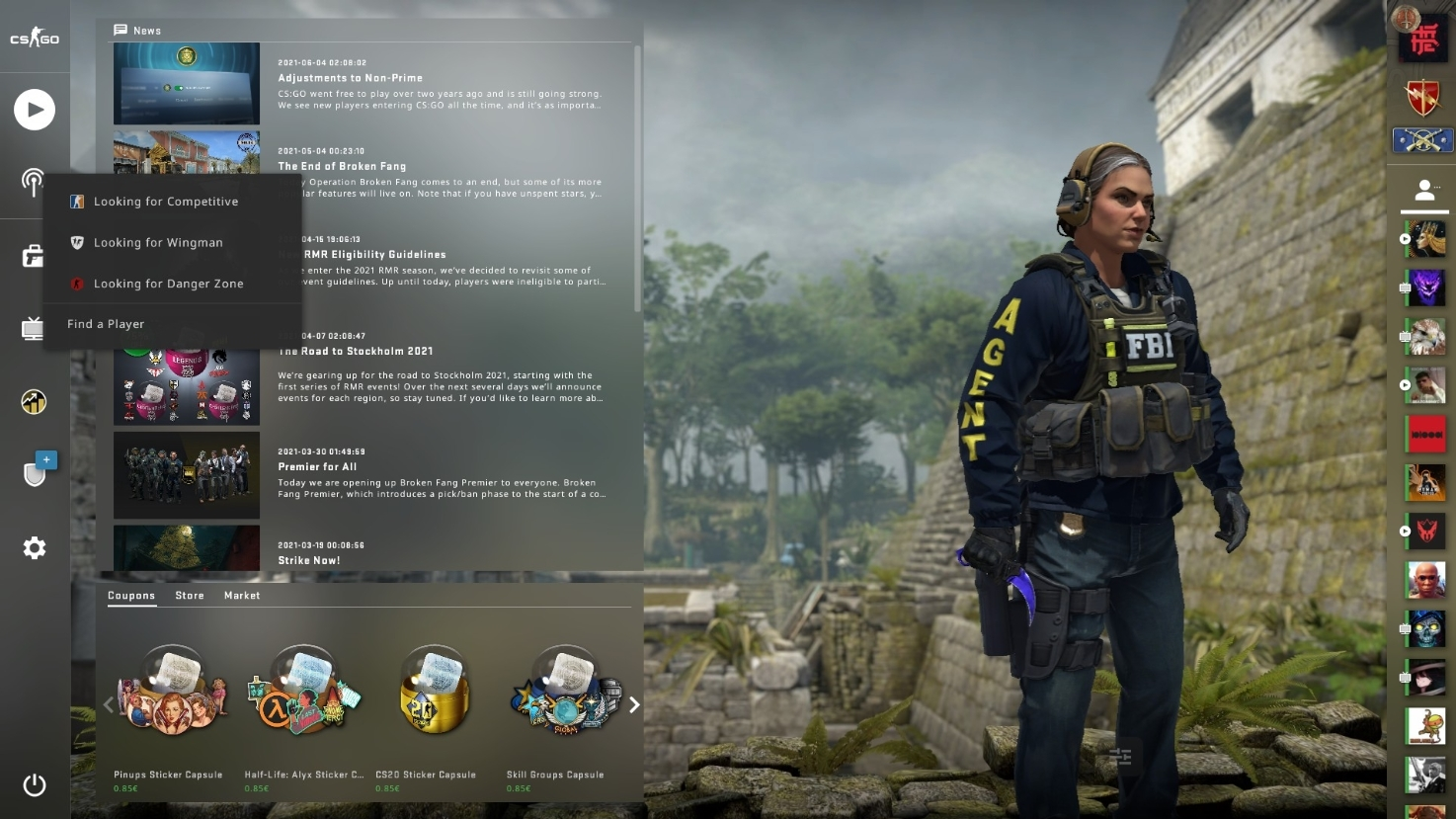Click the friends list person icon
This screenshot has width=1456, height=819.
click(x=1424, y=188)
